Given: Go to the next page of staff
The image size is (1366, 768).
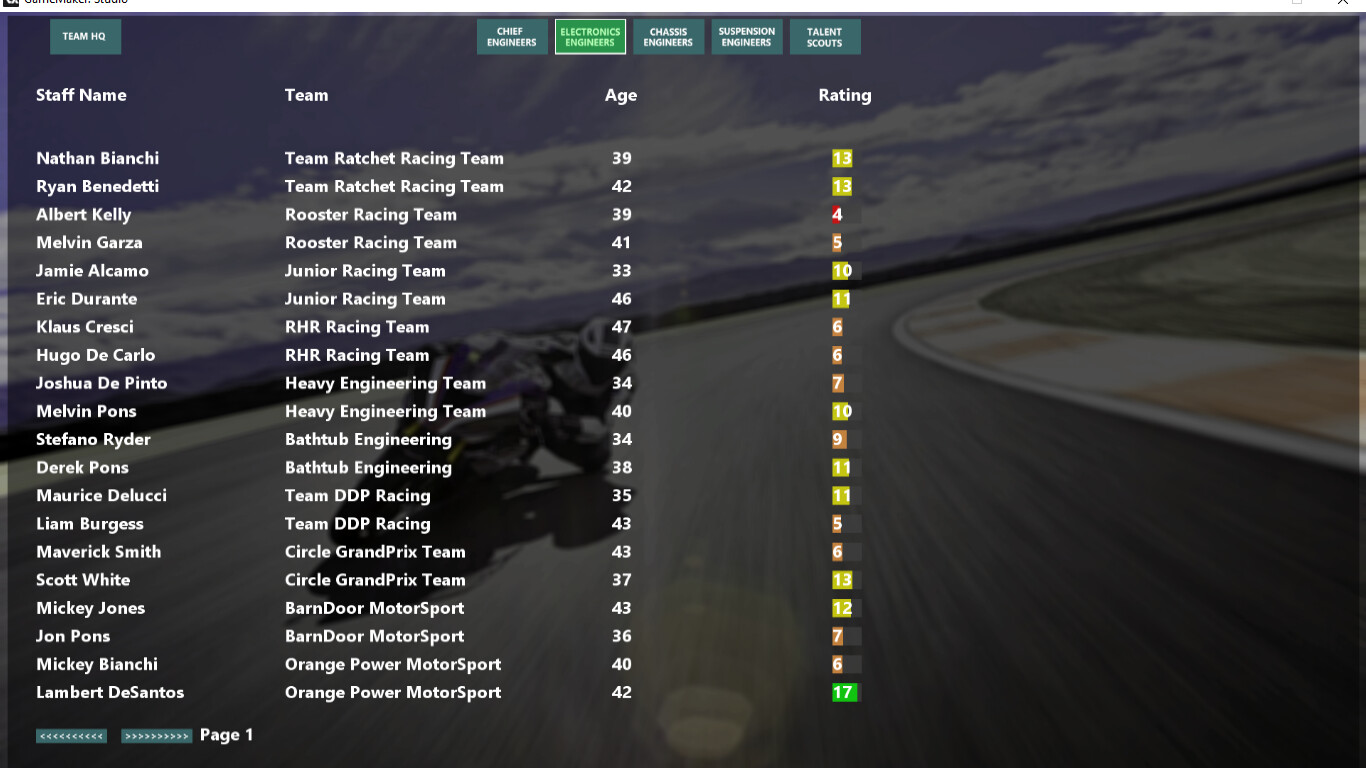Looking at the screenshot, I should pyautogui.click(x=156, y=734).
